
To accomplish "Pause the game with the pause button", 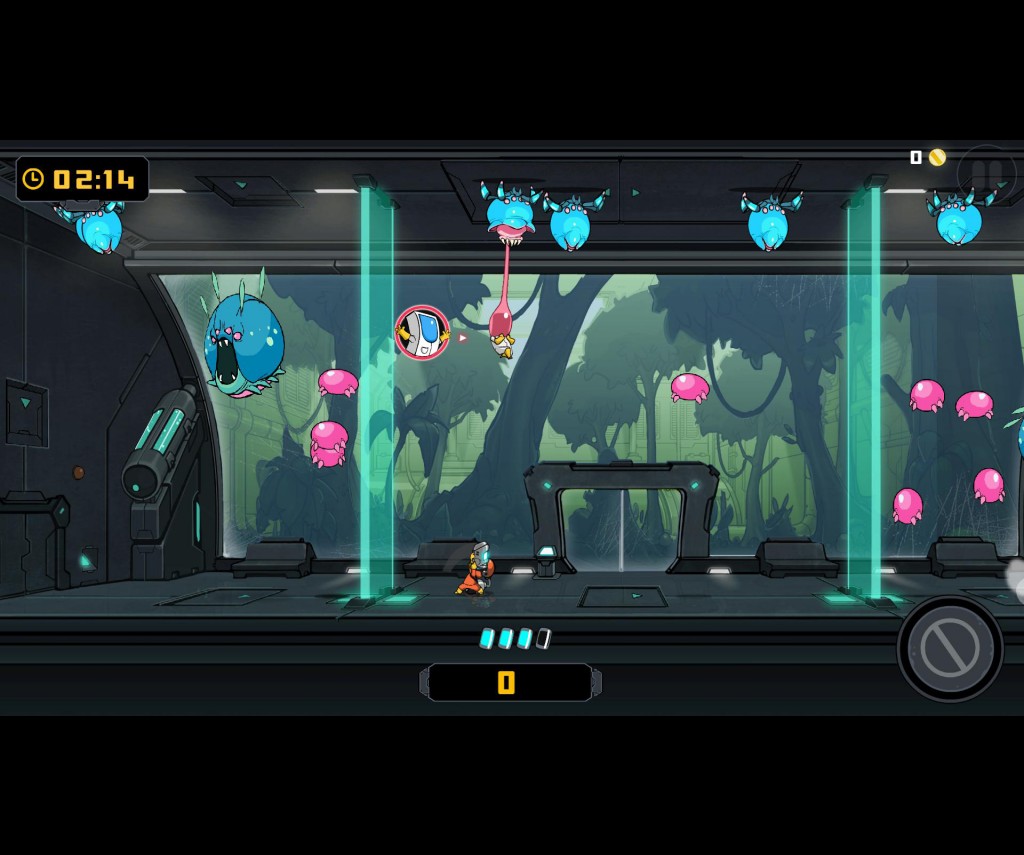I will pos(986,175).
